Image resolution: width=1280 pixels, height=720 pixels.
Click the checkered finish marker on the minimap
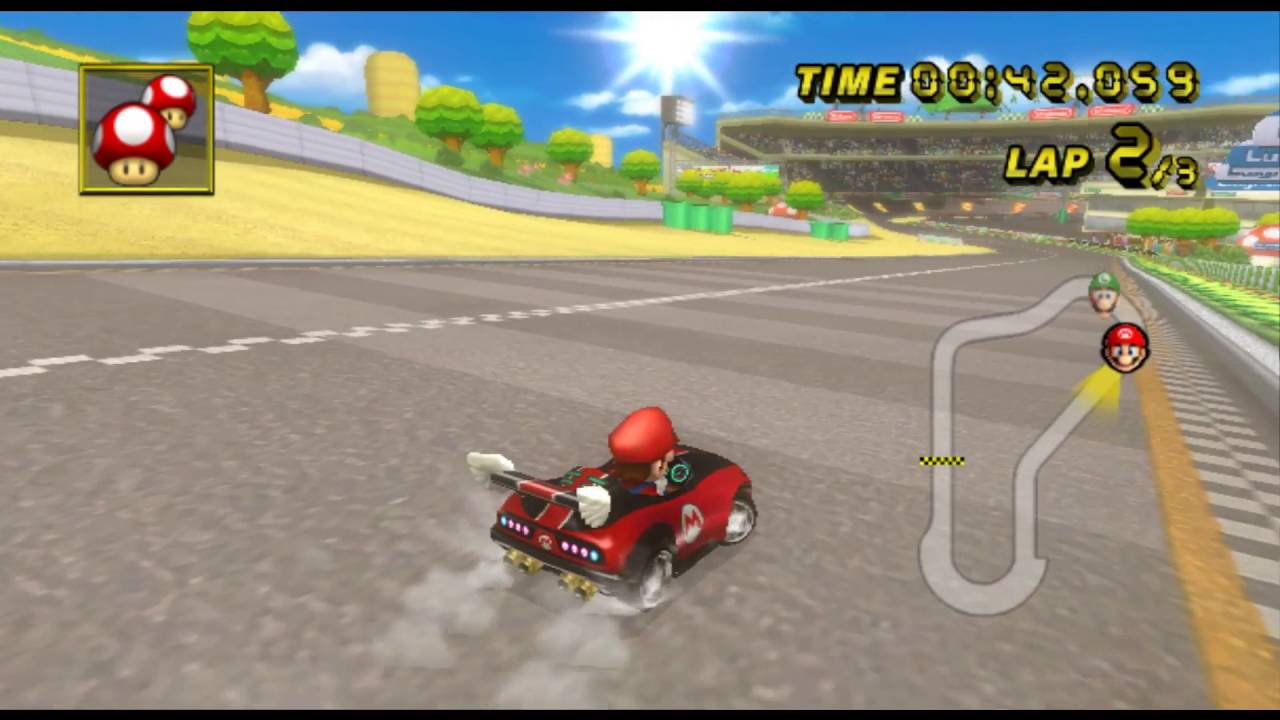(x=941, y=460)
